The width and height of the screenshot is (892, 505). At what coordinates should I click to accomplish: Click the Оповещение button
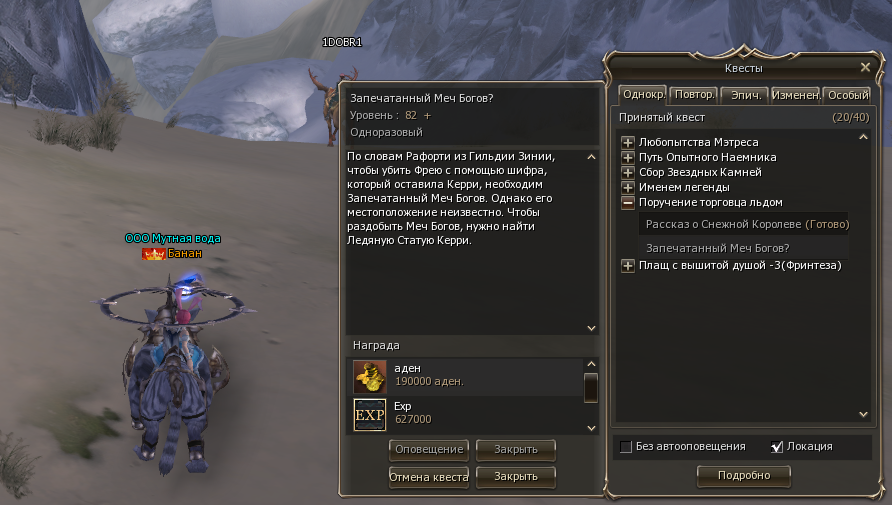pos(429,449)
